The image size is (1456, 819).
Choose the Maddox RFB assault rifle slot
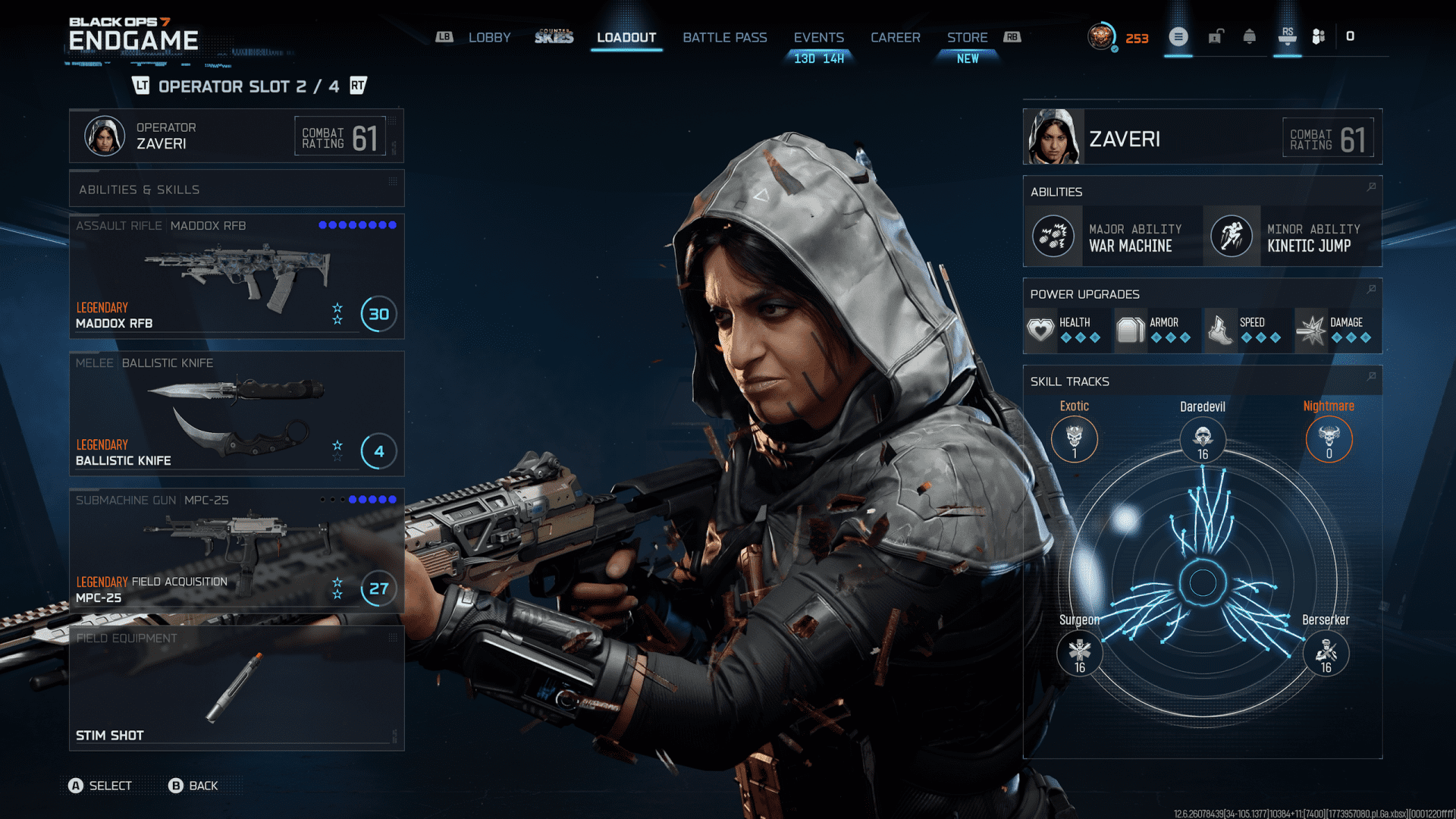[x=236, y=277]
